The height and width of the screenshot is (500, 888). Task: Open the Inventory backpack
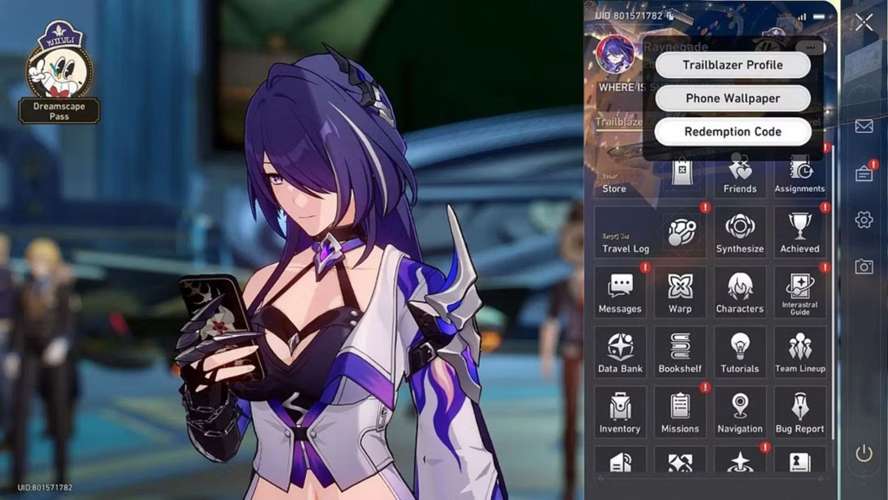pyautogui.click(x=620, y=413)
